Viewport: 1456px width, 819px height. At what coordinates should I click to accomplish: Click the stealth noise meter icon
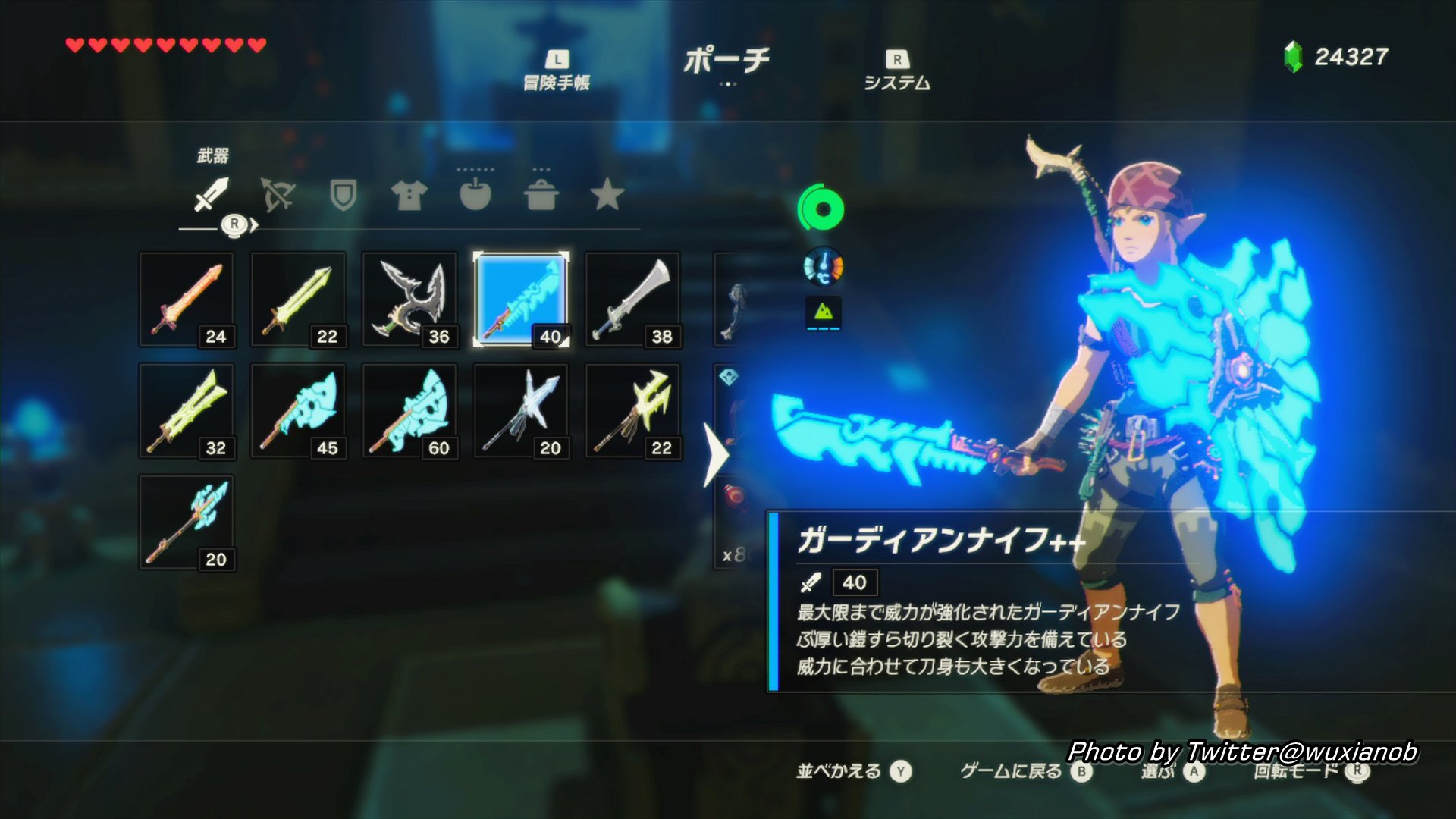(x=824, y=313)
